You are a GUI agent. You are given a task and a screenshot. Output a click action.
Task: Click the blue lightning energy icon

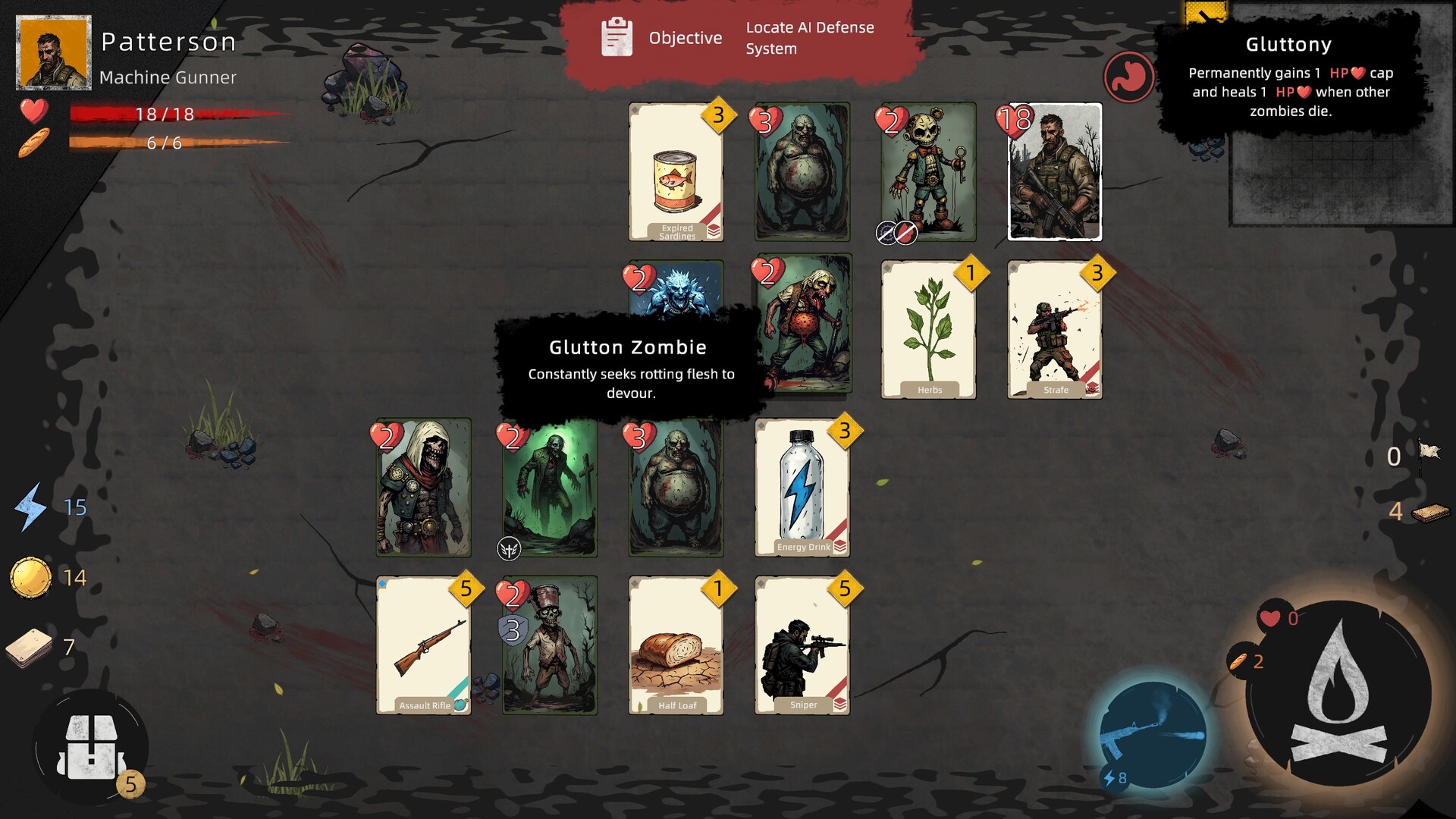(32, 507)
